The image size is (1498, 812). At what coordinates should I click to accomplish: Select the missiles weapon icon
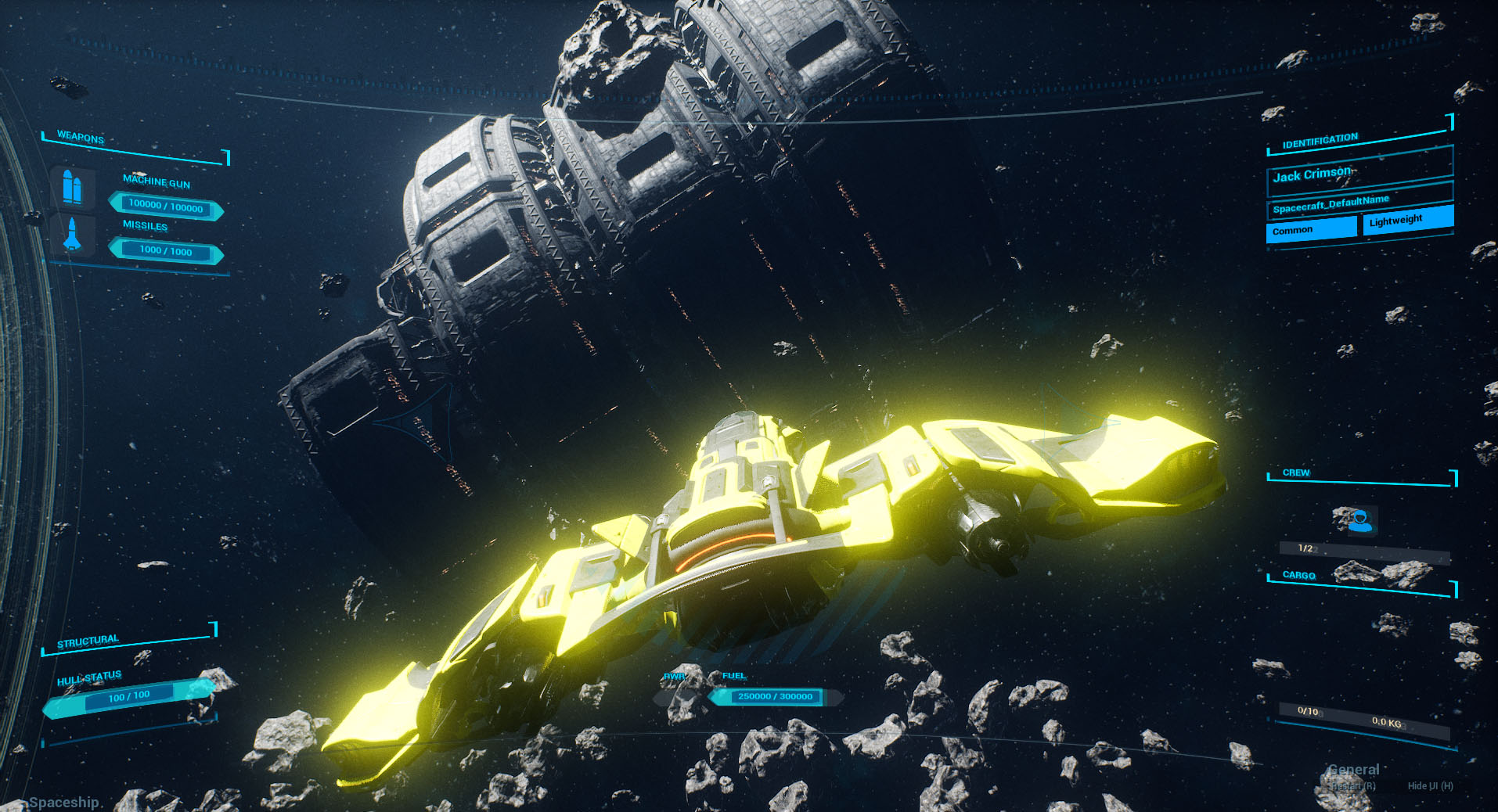tap(72, 235)
